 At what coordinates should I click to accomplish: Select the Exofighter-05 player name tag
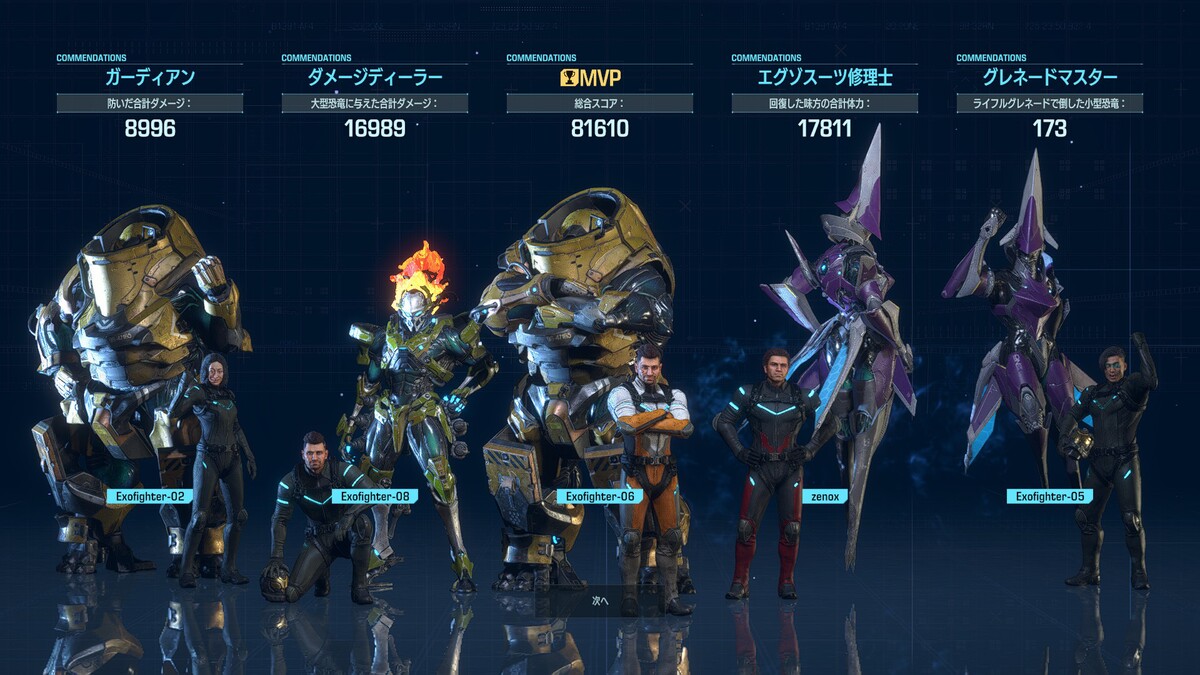[x=1050, y=496]
